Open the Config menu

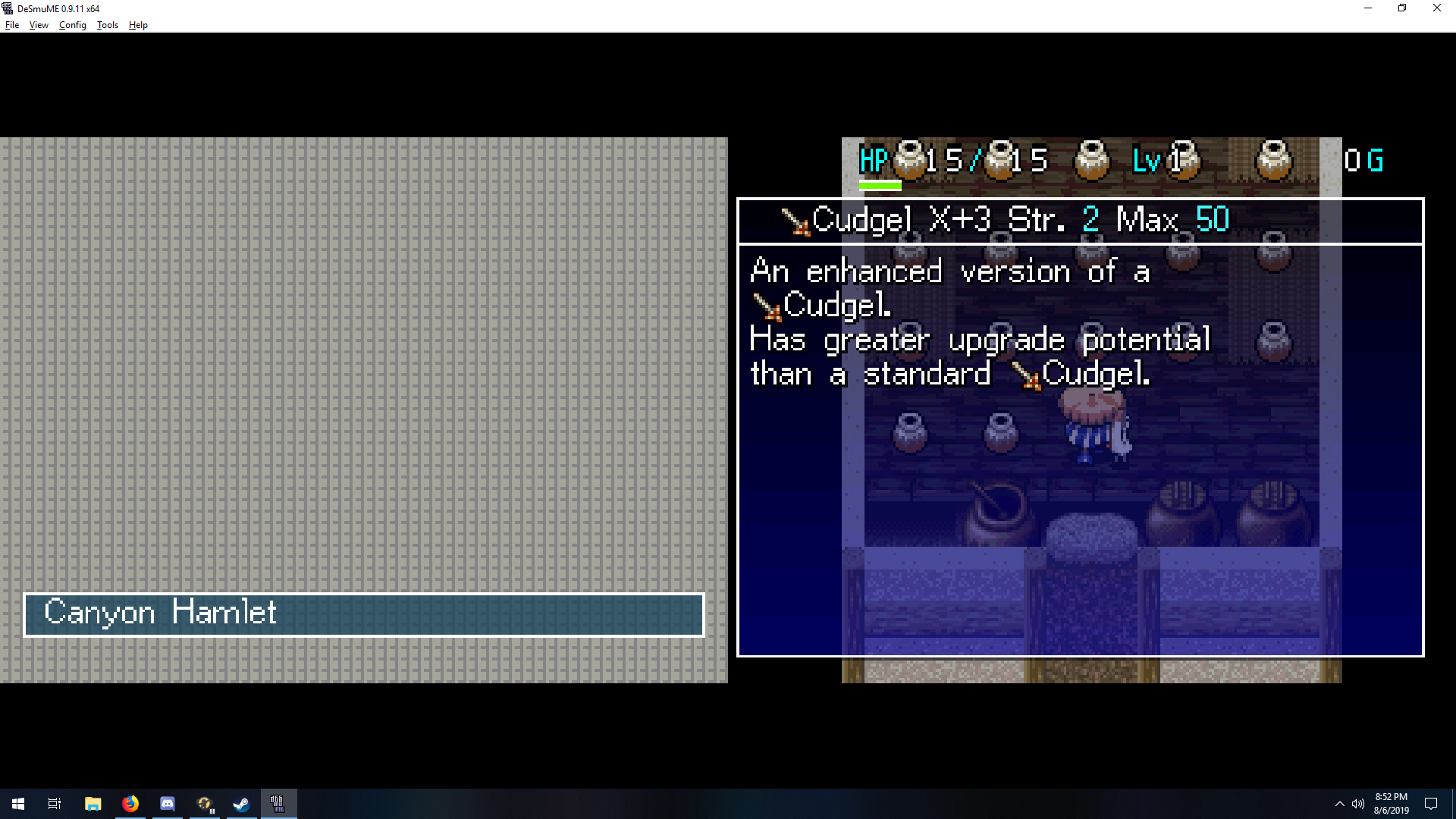click(x=73, y=25)
